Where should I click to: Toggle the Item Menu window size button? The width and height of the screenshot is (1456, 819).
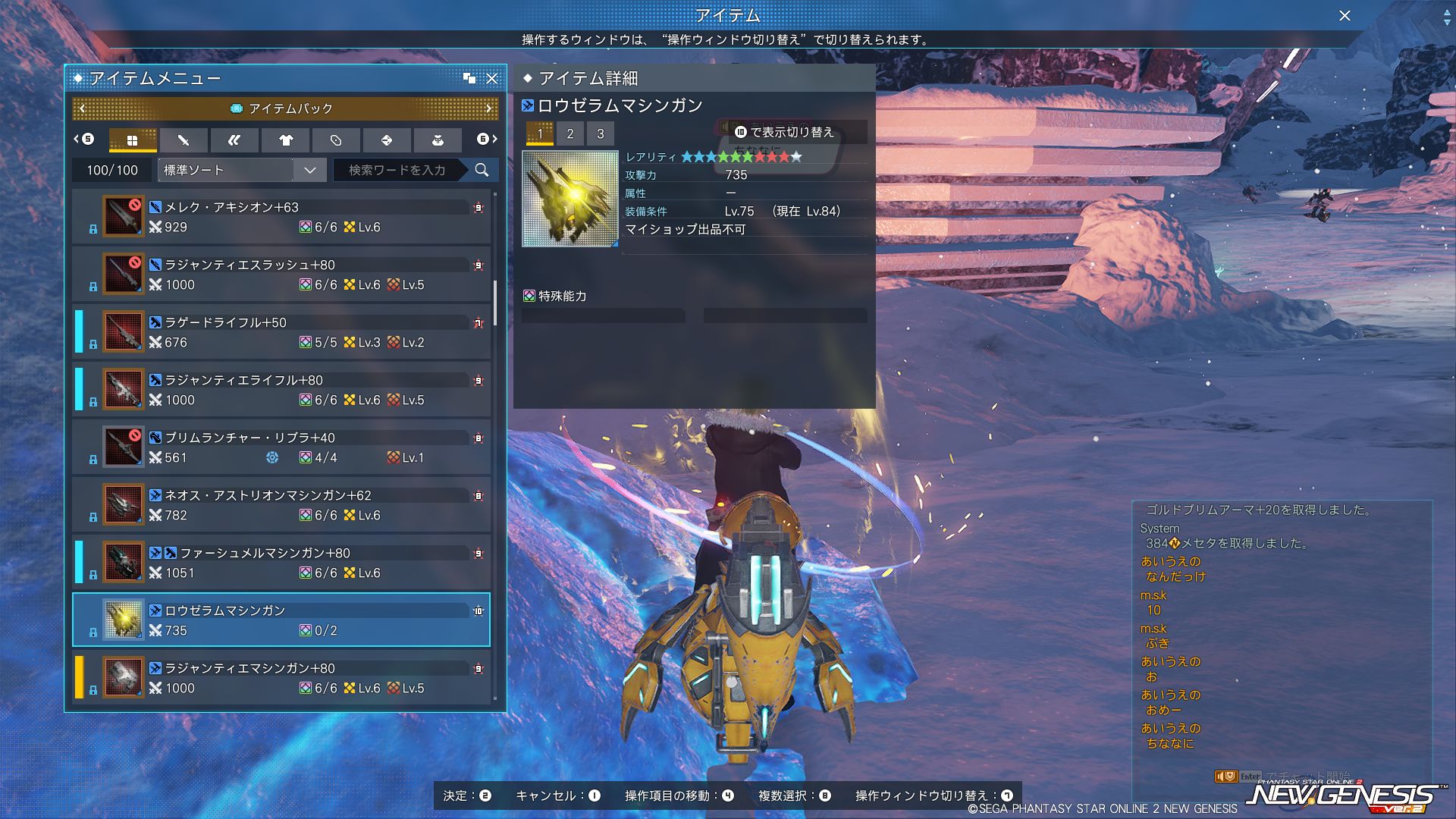tap(469, 78)
